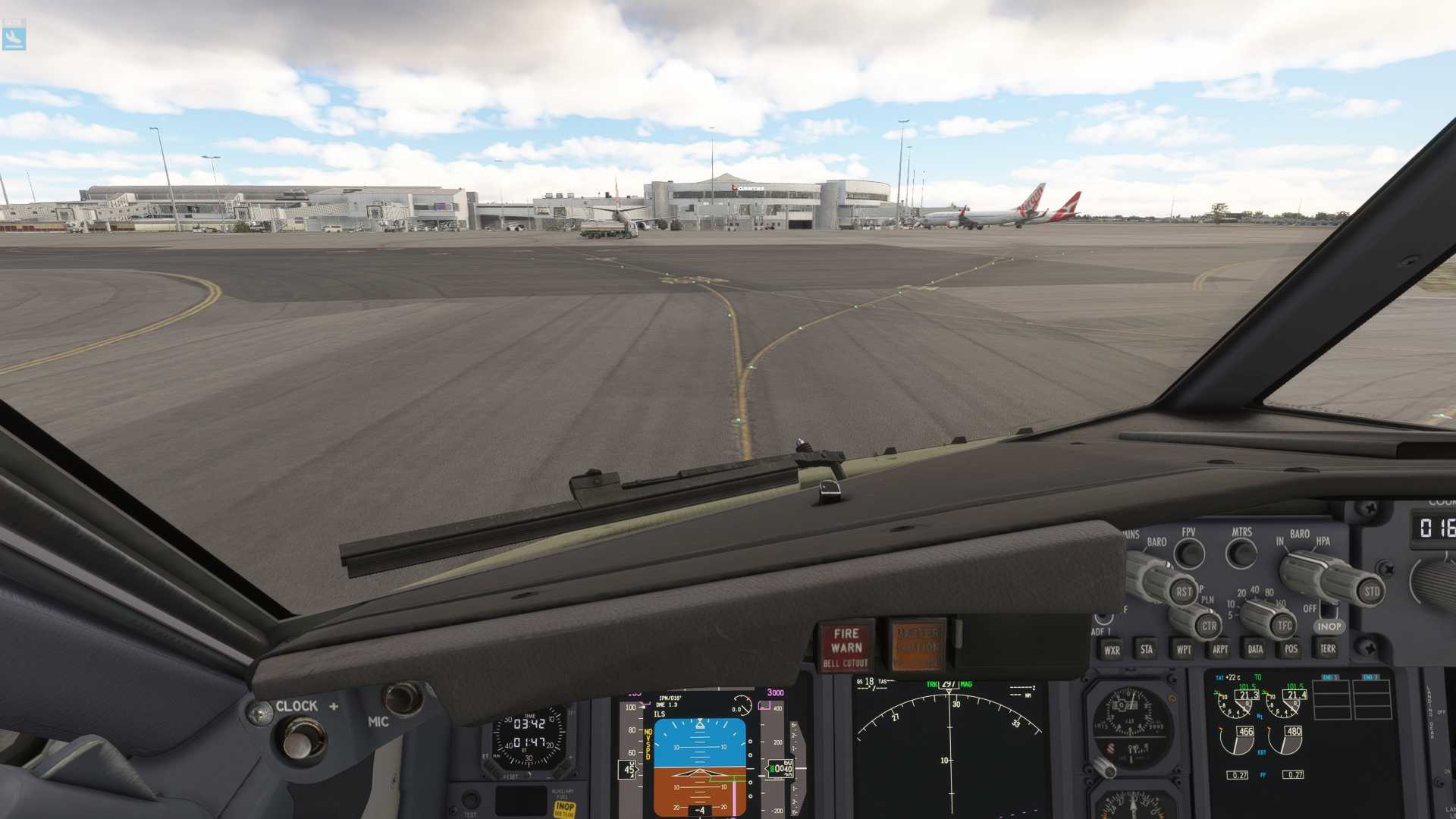Push the MIC push-to-talk button

(401, 698)
